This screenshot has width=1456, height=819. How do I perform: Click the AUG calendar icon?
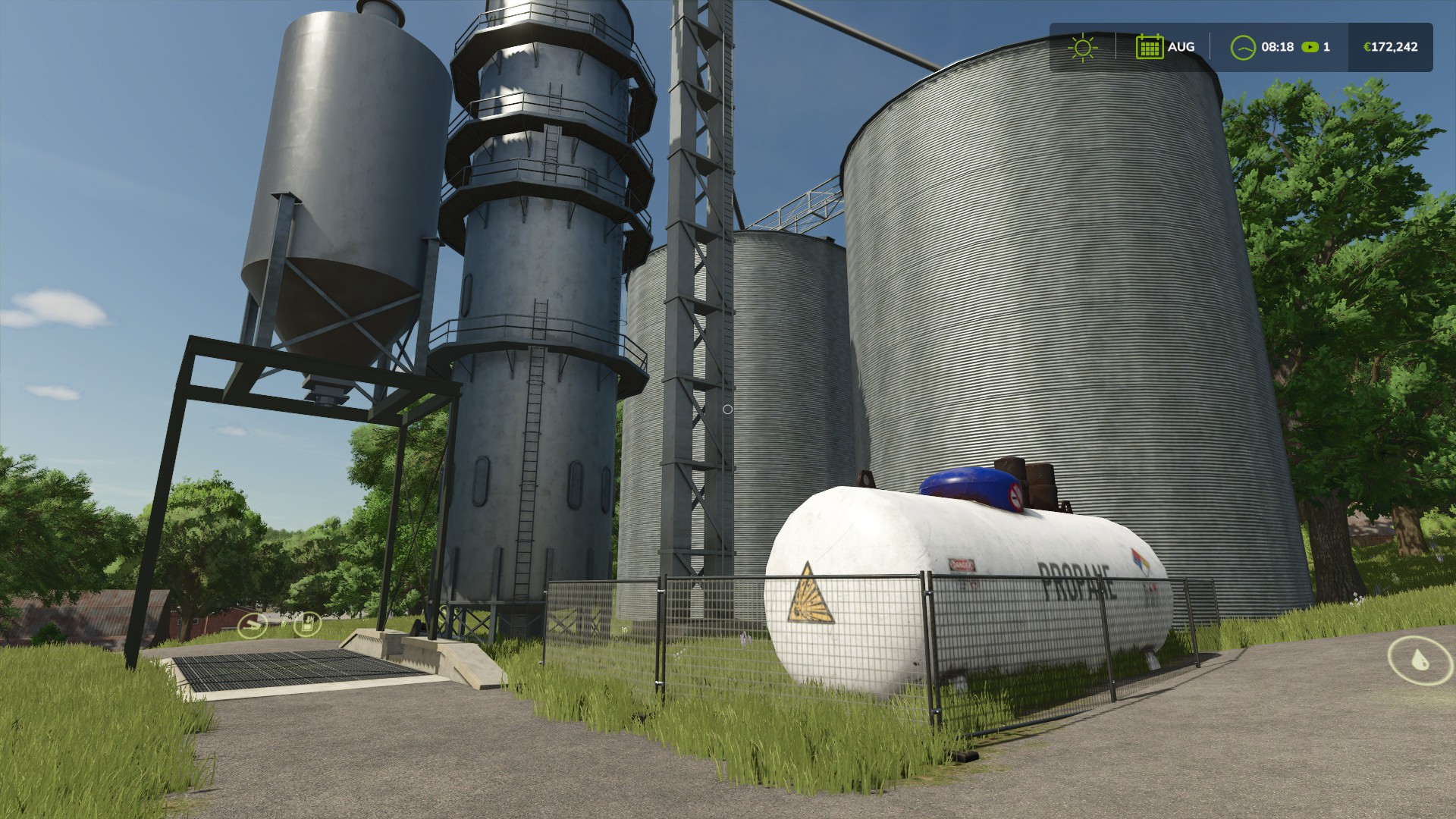pyautogui.click(x=1150, y=47)
